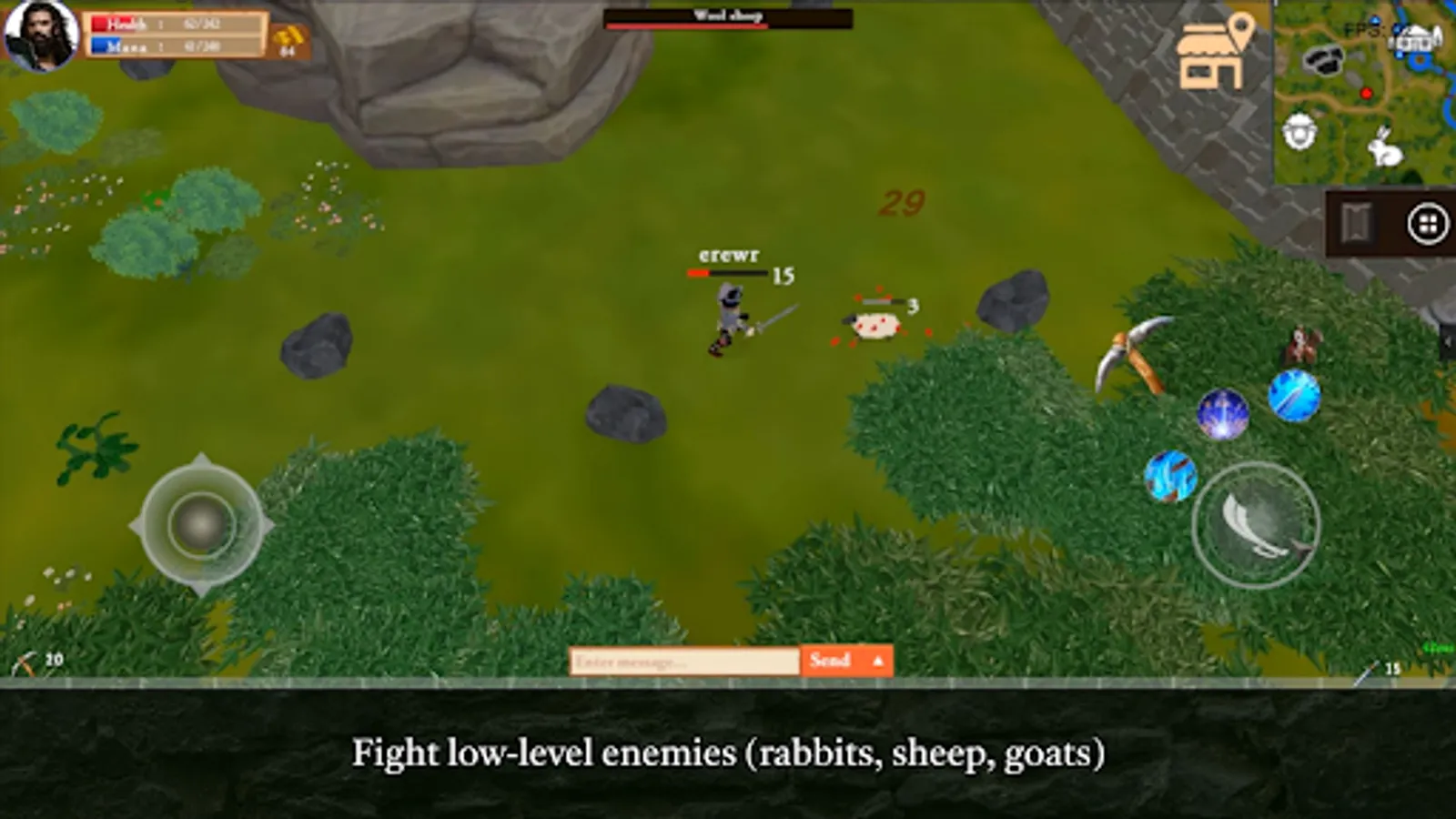Select the player named erewr
Screen dimensions: 1456x819
click(x=729, y=314)
